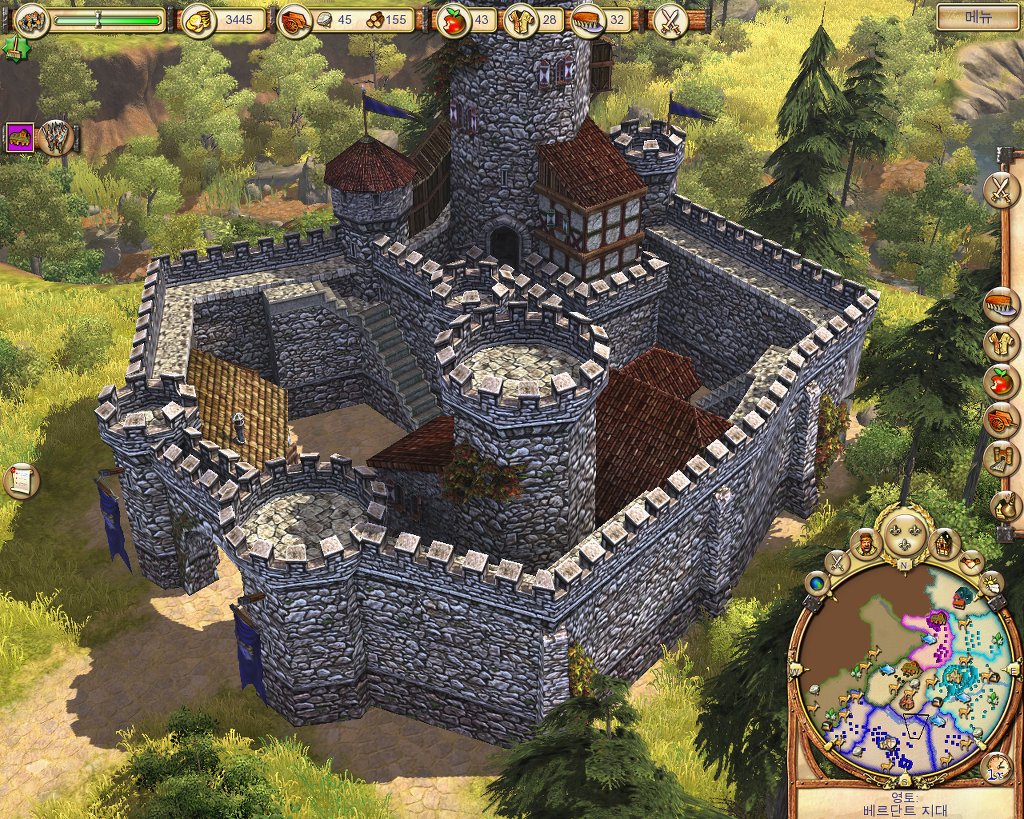
Task: Click the crossed swords icon in top bar
Action: click(x=668, y=20)
